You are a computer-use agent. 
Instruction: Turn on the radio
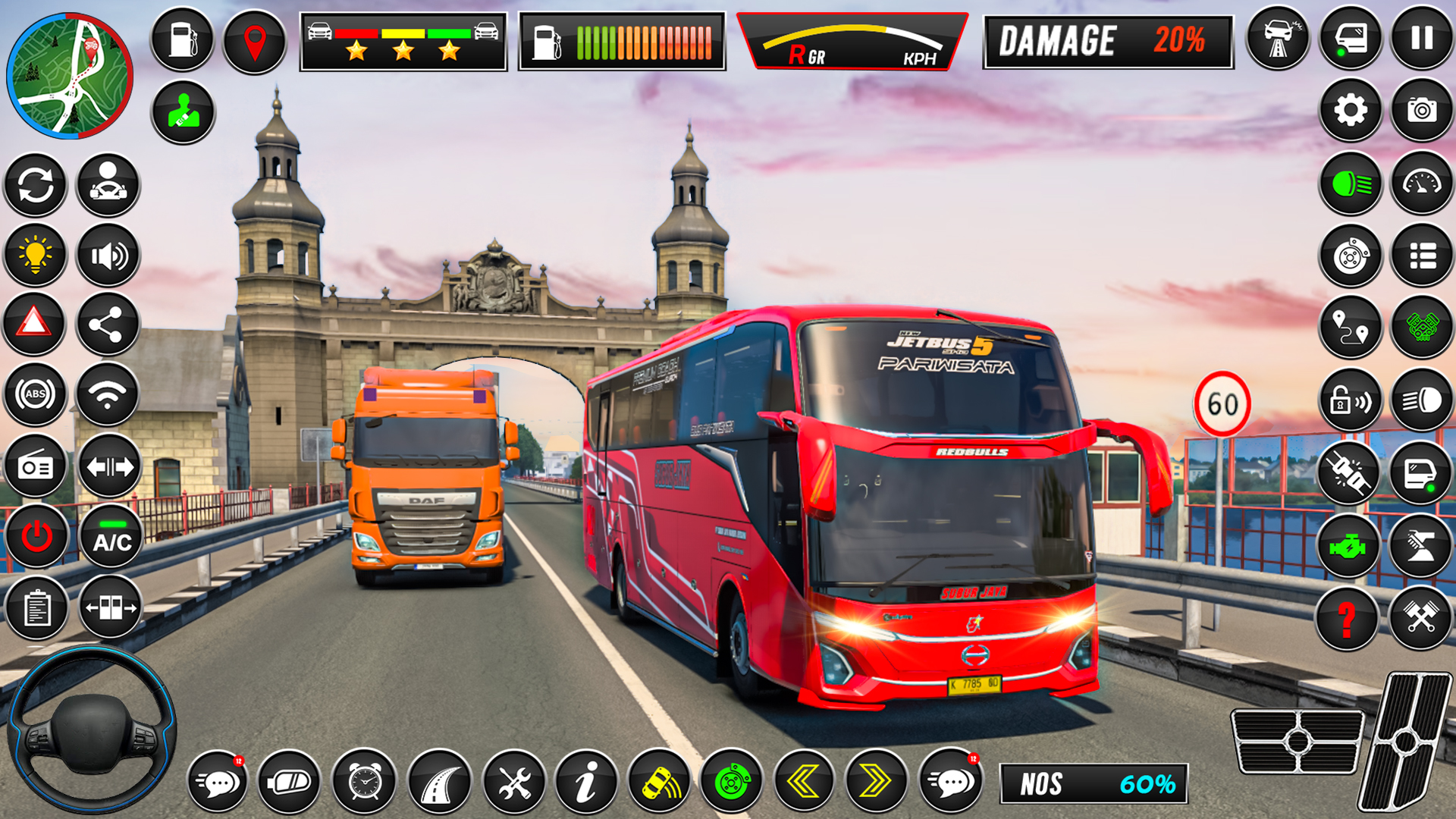tap(36, 466)
